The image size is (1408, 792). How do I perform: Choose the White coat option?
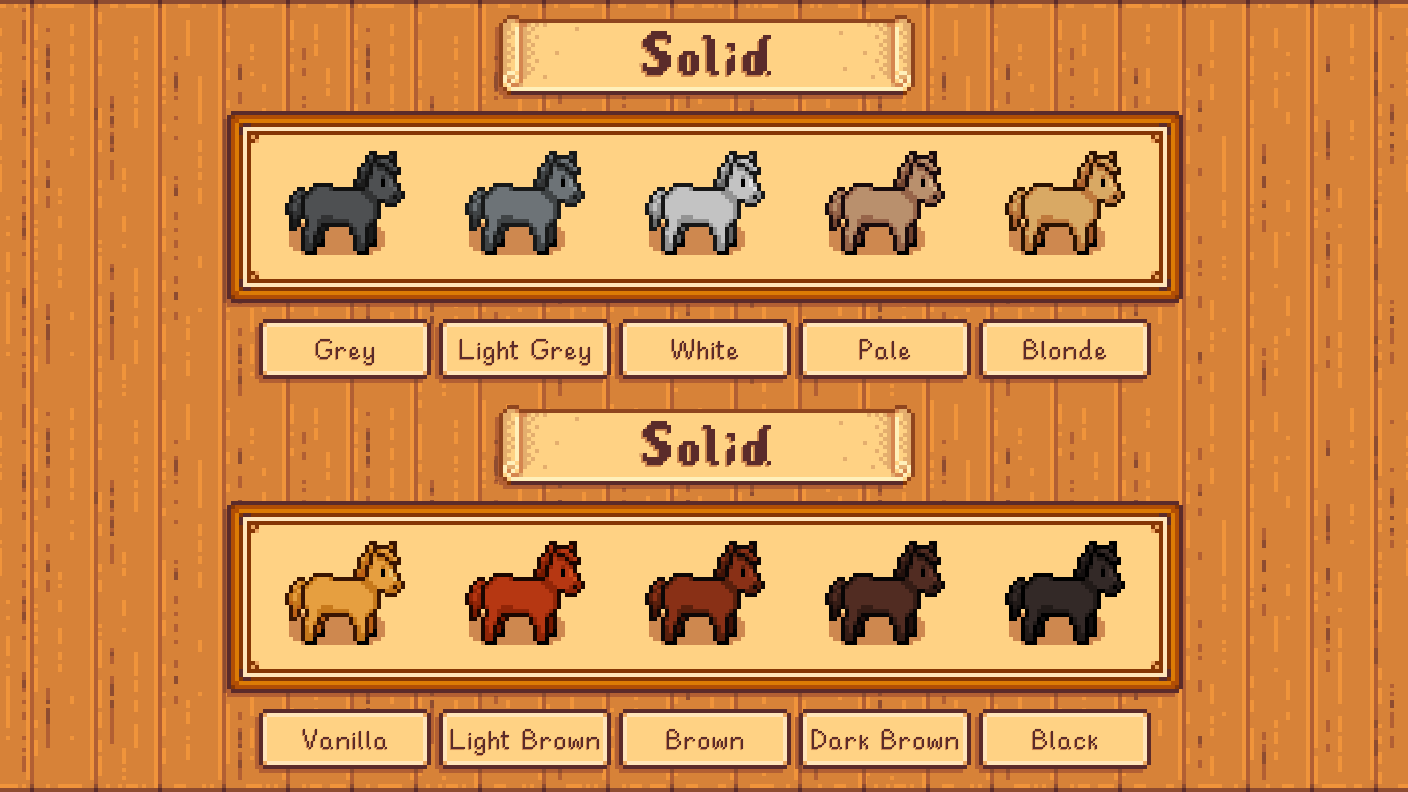[704, 350]
